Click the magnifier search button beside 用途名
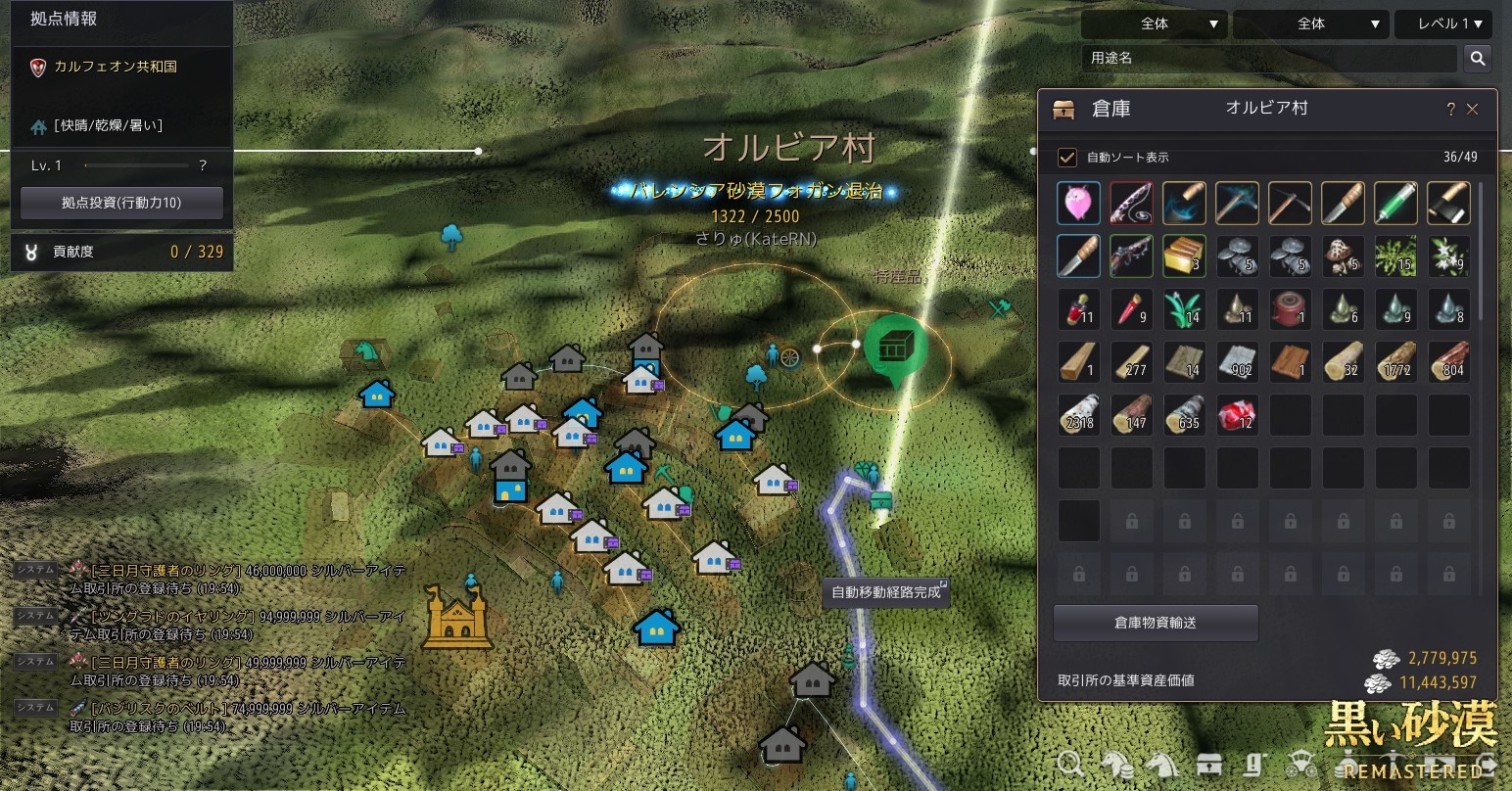This screenshot has height=791, width=1512. coord(1477,59)
